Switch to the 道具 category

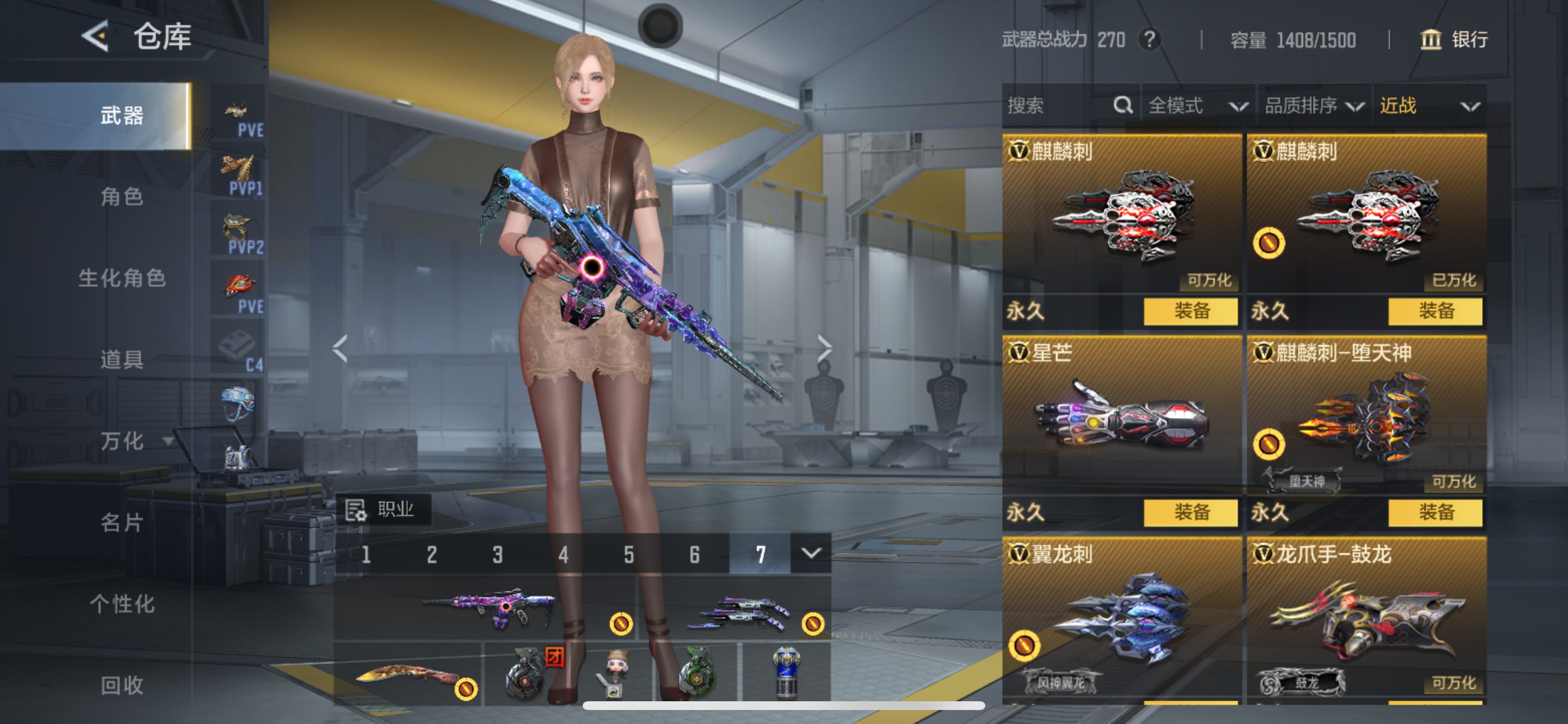pyautogui.click(x=122, y=360)
